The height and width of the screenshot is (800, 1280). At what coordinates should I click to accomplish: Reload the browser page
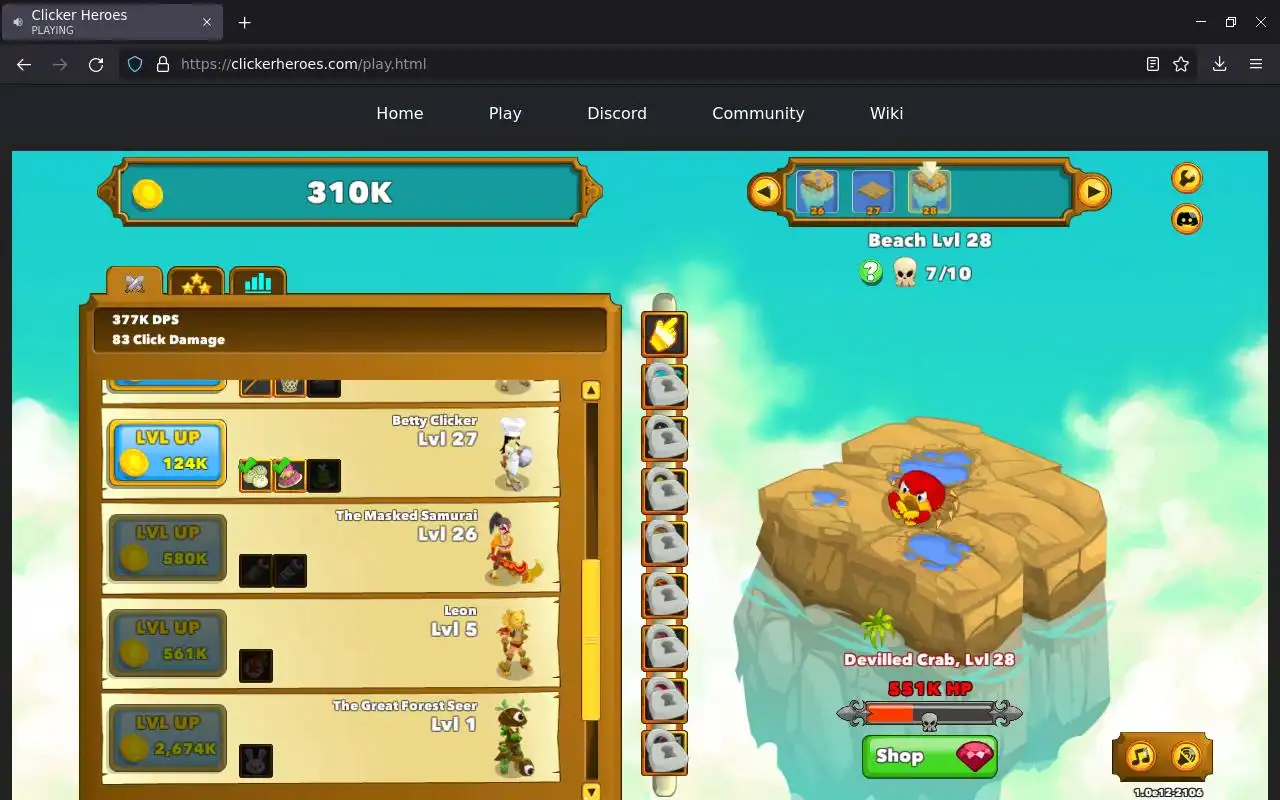[96, 64]
